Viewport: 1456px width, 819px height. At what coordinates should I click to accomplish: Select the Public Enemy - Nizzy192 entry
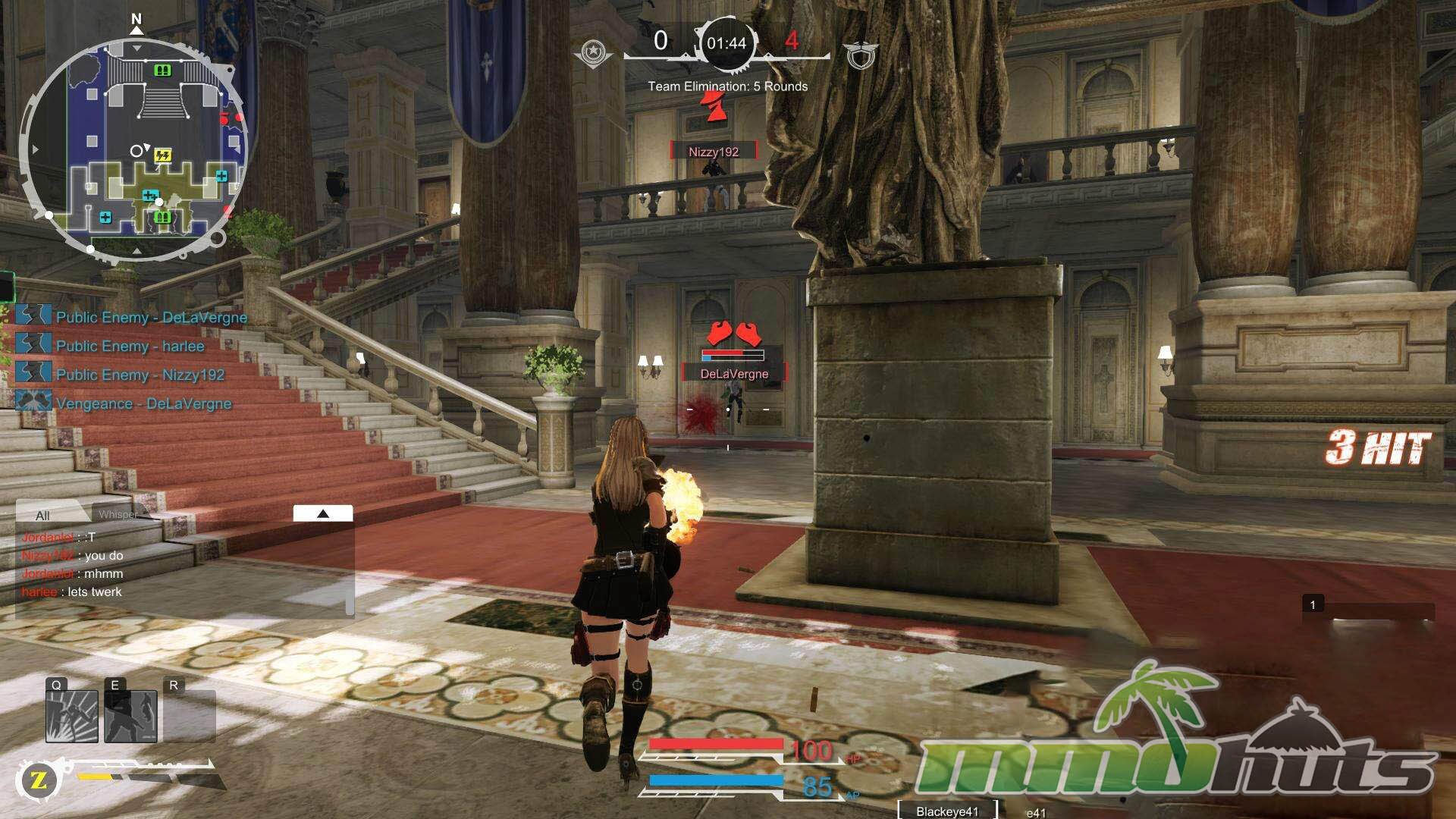(x=140, y=375)
